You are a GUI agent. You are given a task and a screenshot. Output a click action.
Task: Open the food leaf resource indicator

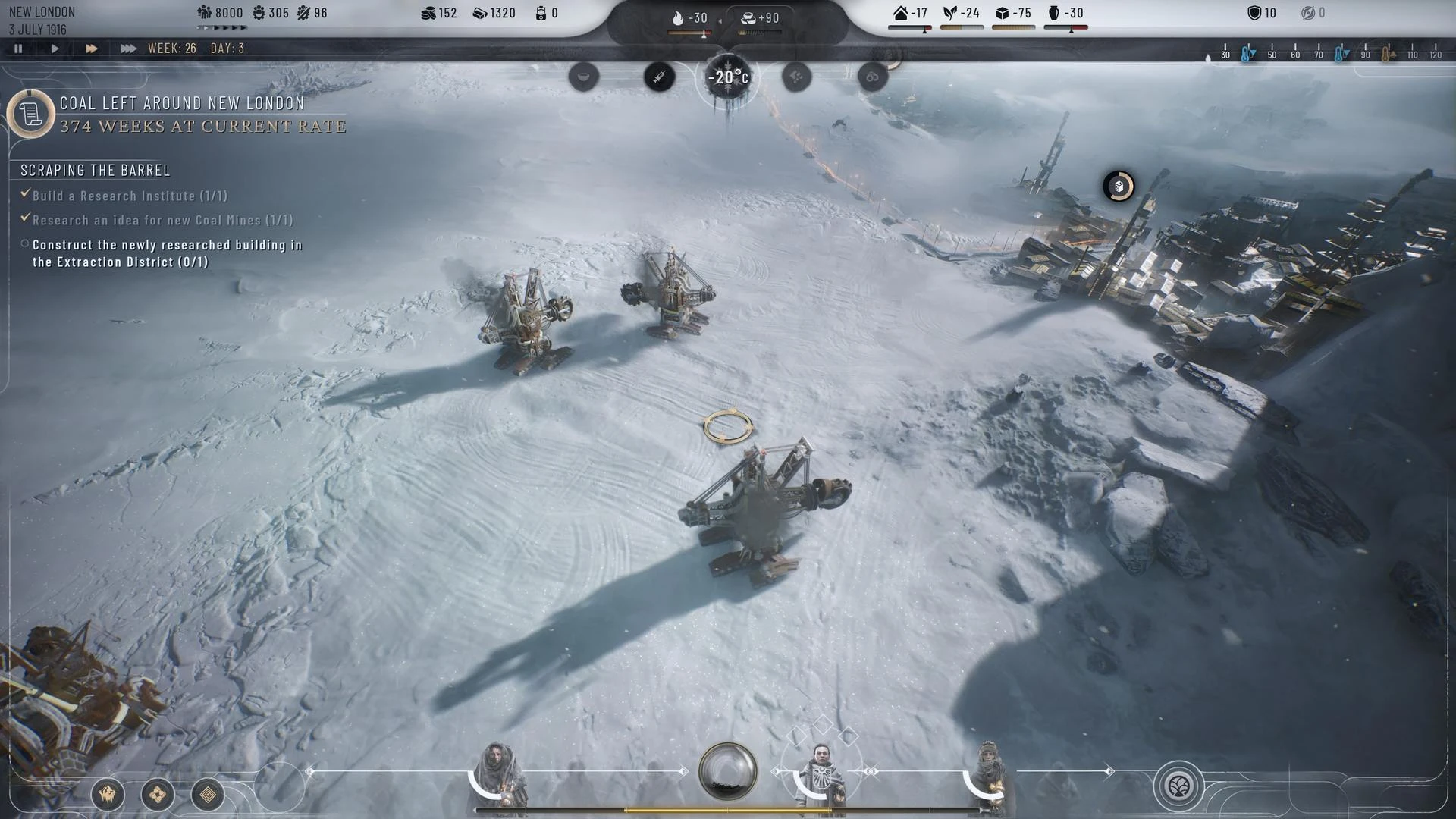961,14
